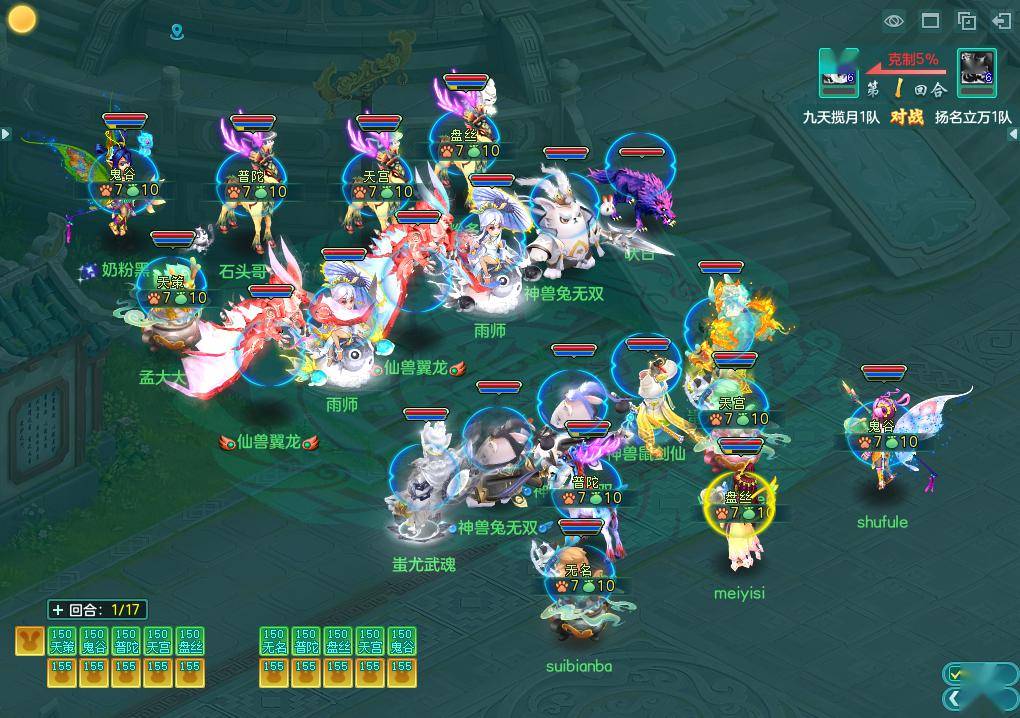Select the 150 无名 unit tile
The width and height of the screenshot is (1020, 718).
[274, 641]
